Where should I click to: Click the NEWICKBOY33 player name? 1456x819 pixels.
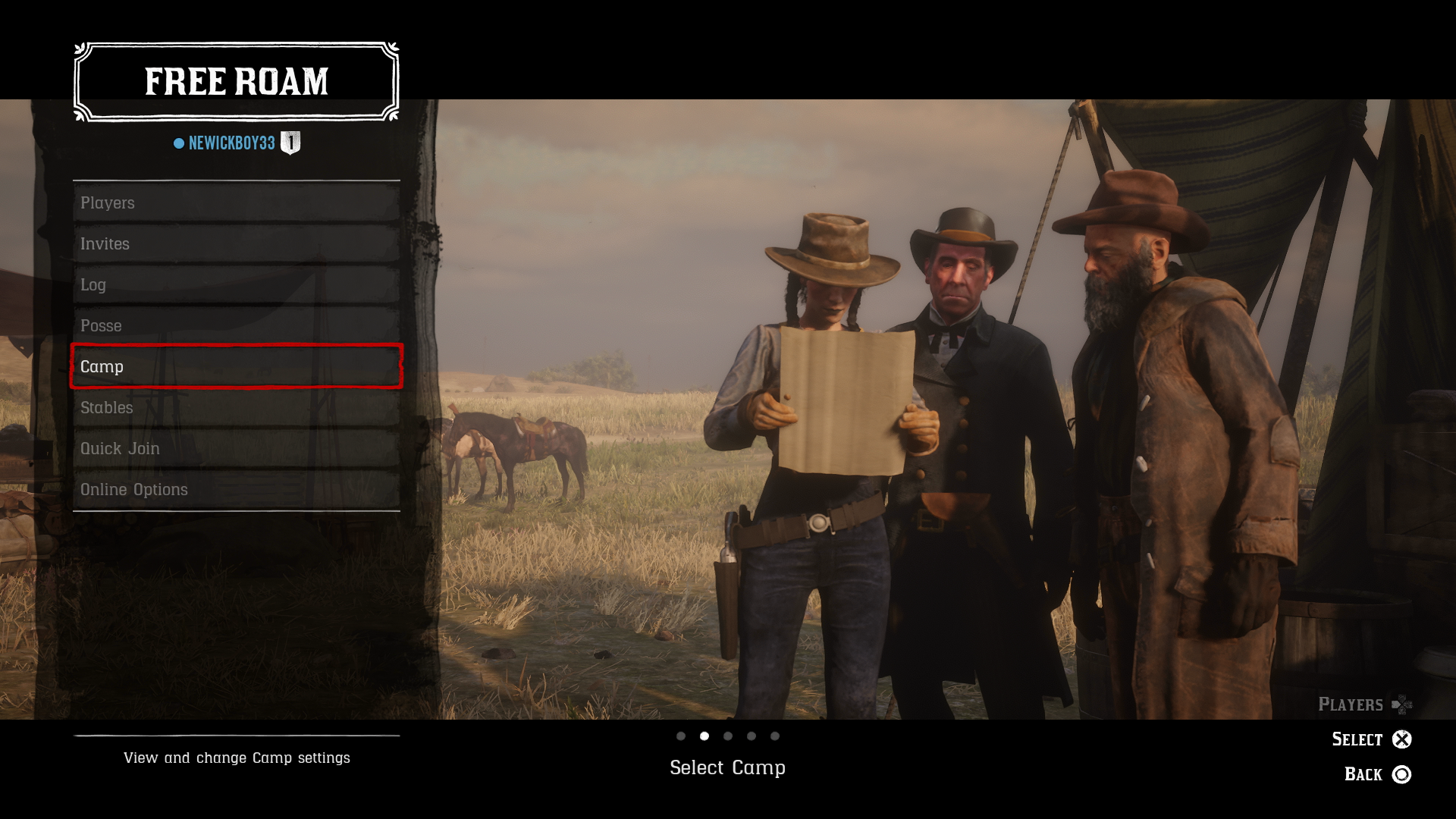coord(233,142)
